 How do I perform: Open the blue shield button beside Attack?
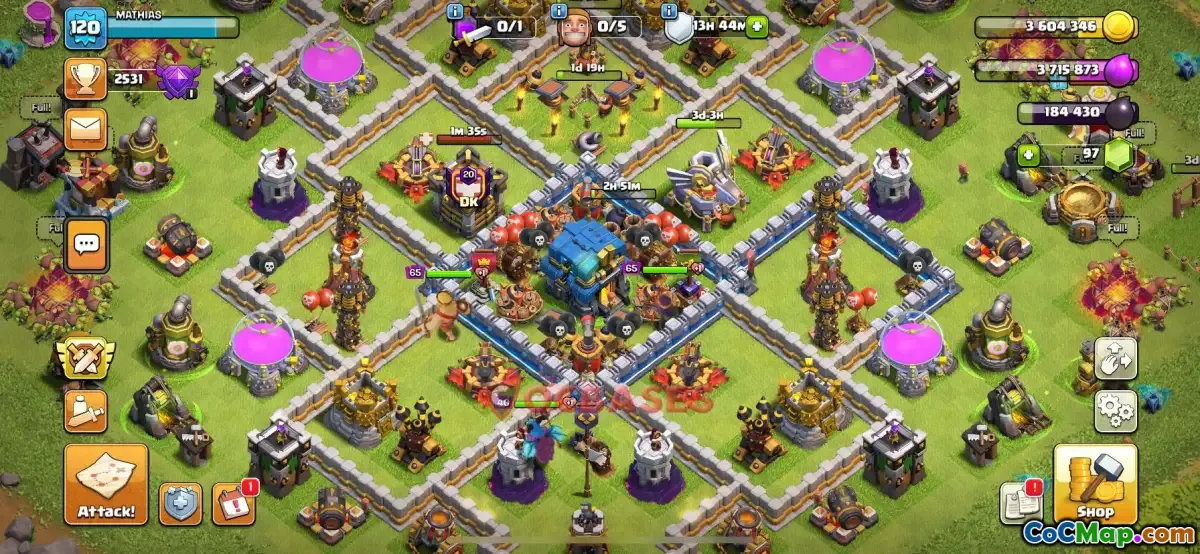pos(180,504)
